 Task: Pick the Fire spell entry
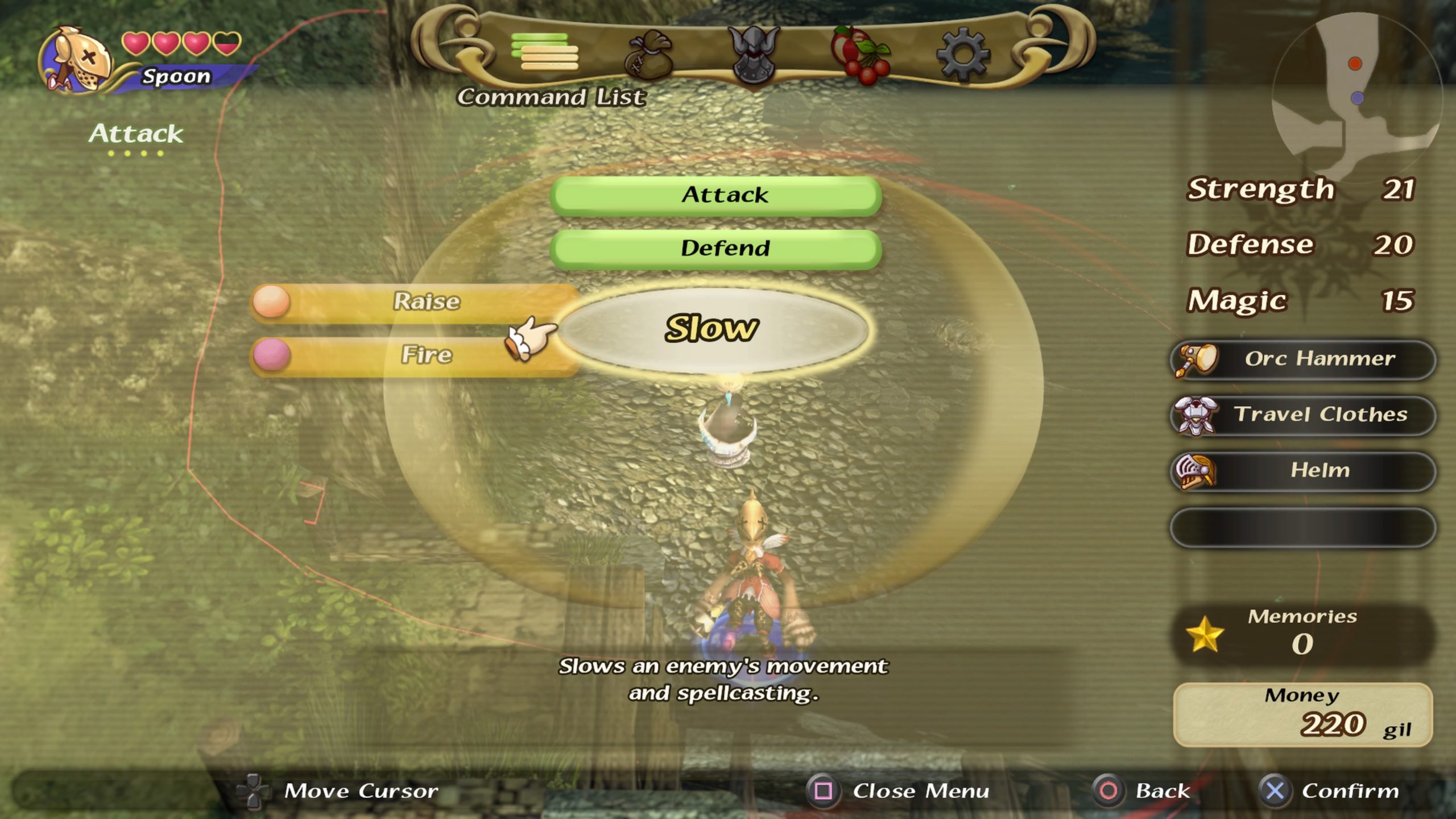[x=415, y=355]
